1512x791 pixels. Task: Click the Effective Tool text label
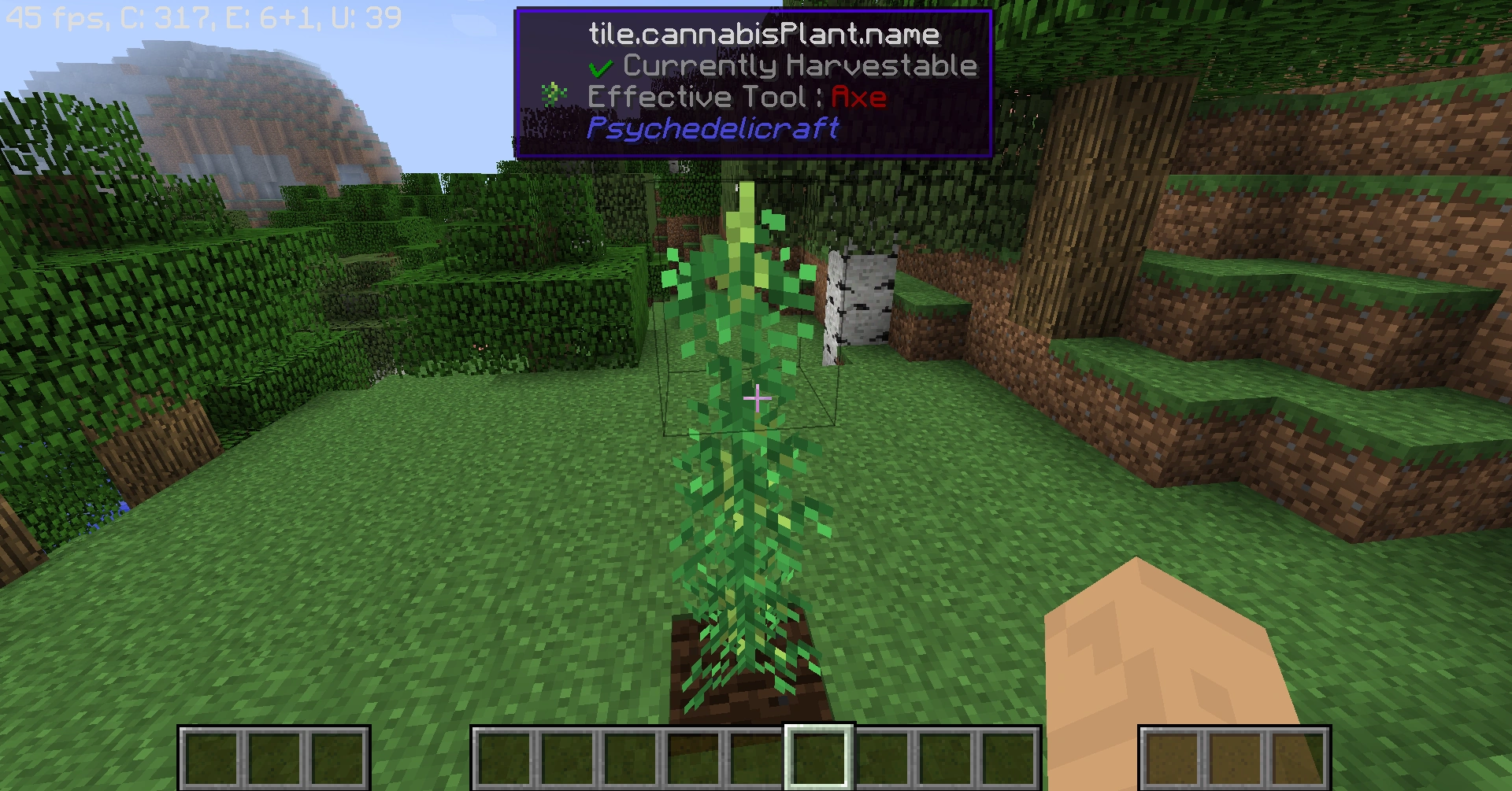(x=697, y=96)
